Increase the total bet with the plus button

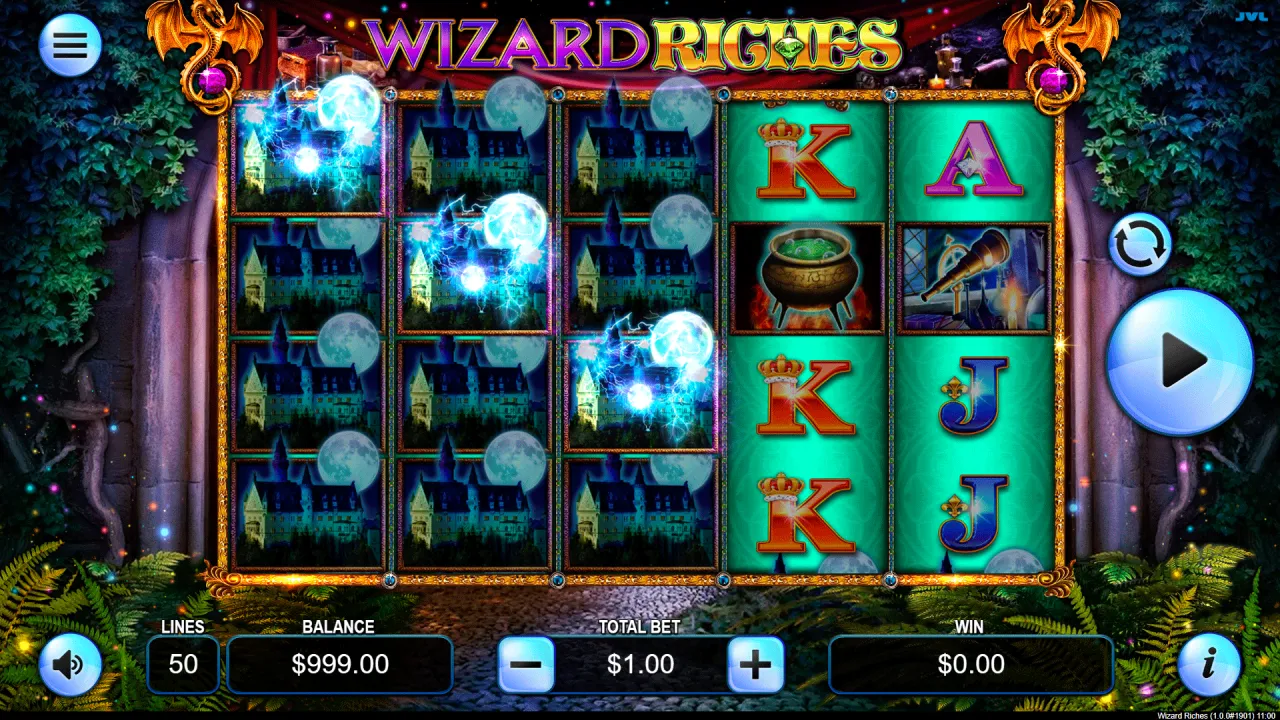tap(756, 664)
